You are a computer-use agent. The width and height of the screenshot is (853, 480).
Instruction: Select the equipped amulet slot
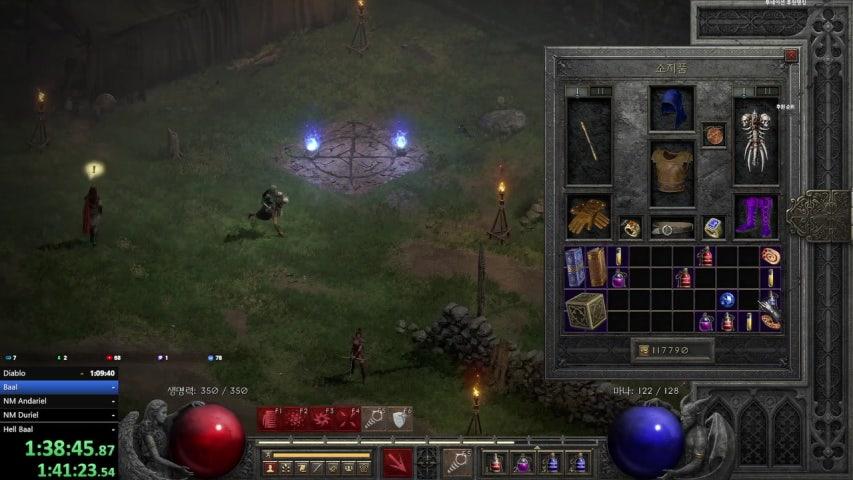[x=713, y=134]
